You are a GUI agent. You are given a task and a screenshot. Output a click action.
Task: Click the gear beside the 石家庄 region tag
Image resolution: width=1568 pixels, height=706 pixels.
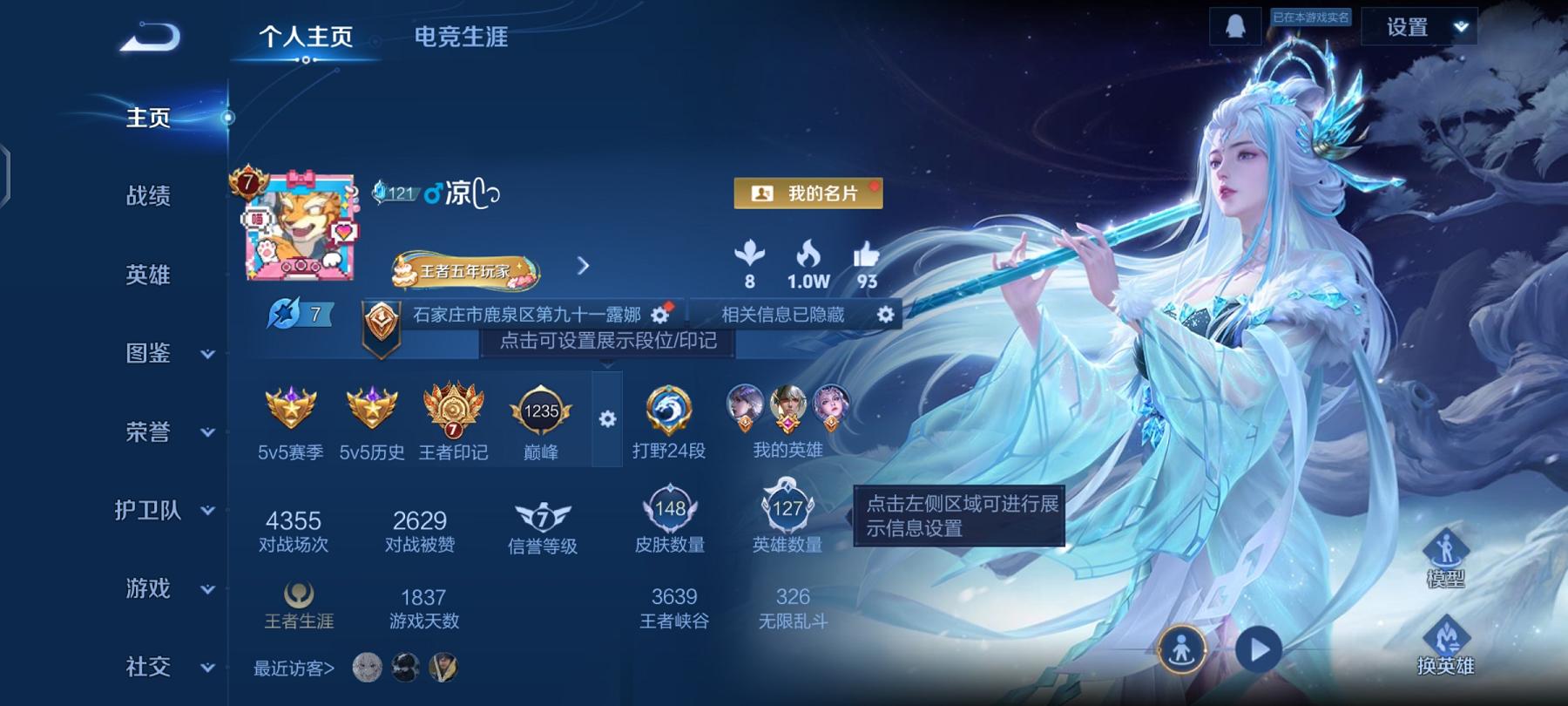click(660, 315)
